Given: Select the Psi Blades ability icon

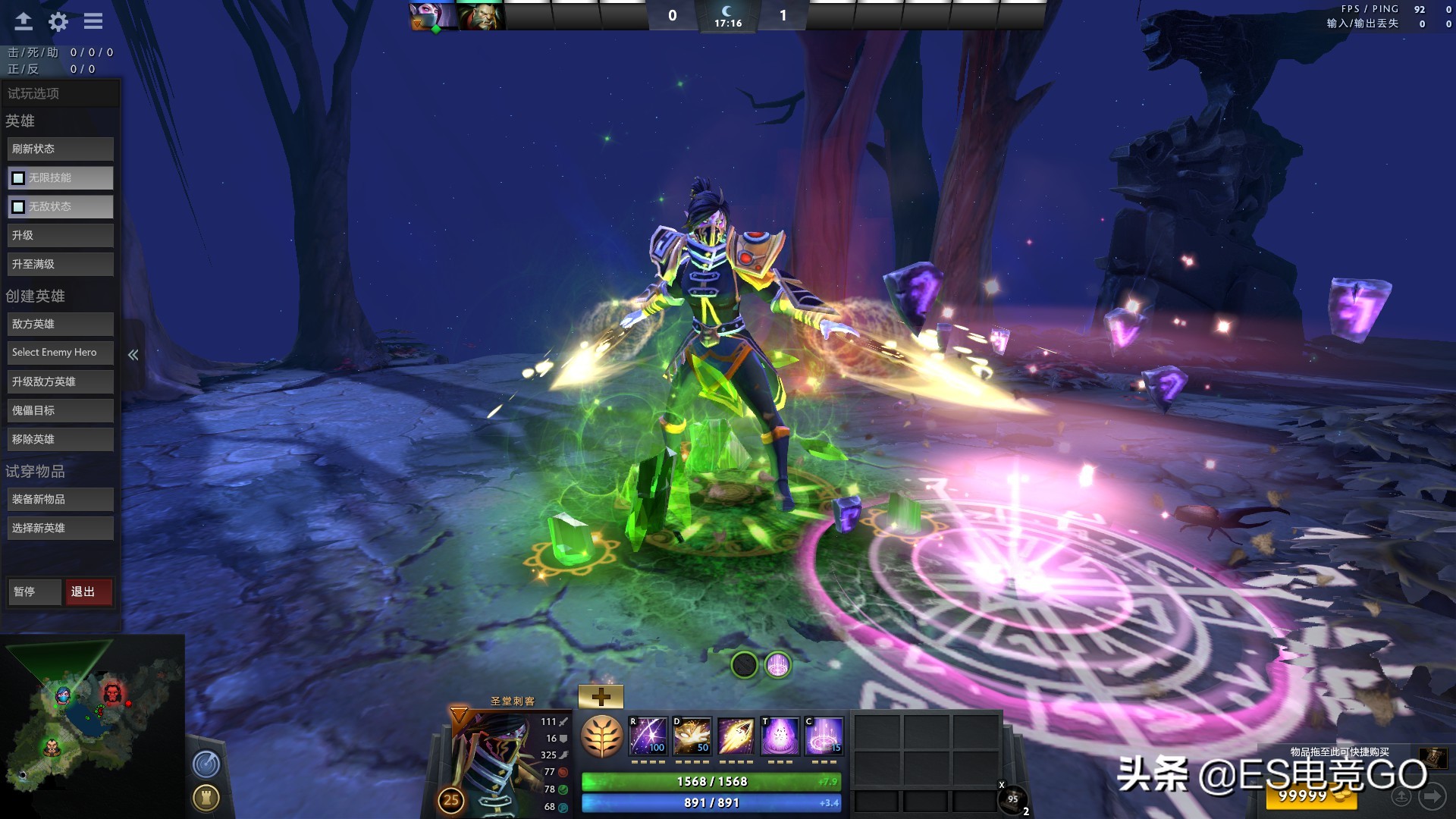Looking at the screenshot, I should point(736,736).
